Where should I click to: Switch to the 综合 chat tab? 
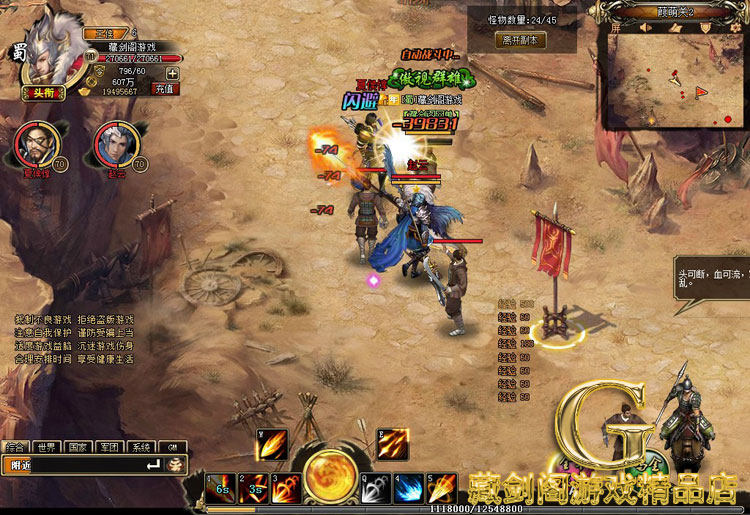(15, 447)
